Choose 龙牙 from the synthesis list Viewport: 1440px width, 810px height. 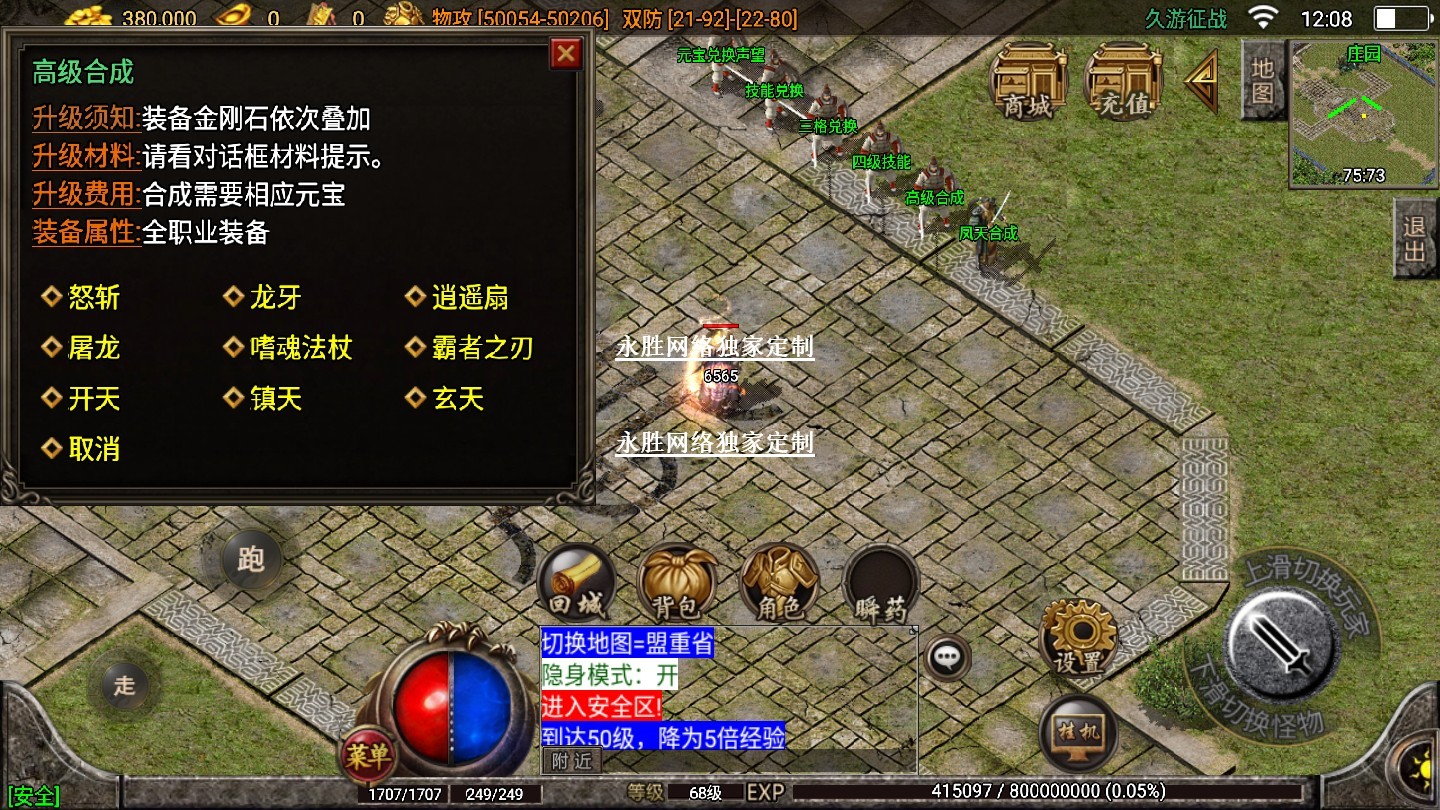click(x=275, y=297)
